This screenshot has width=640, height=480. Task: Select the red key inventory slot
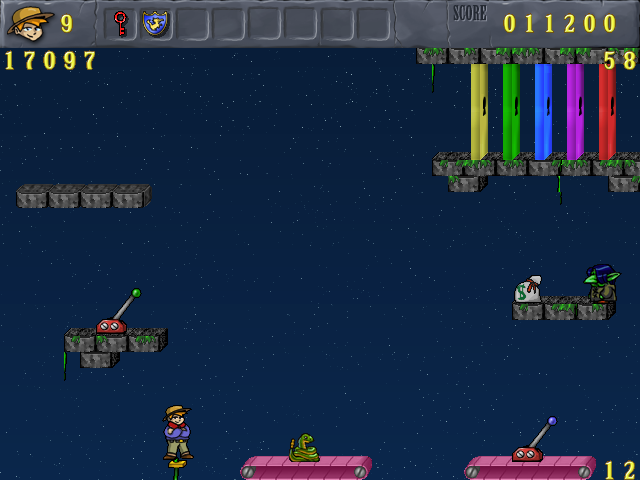120,23
